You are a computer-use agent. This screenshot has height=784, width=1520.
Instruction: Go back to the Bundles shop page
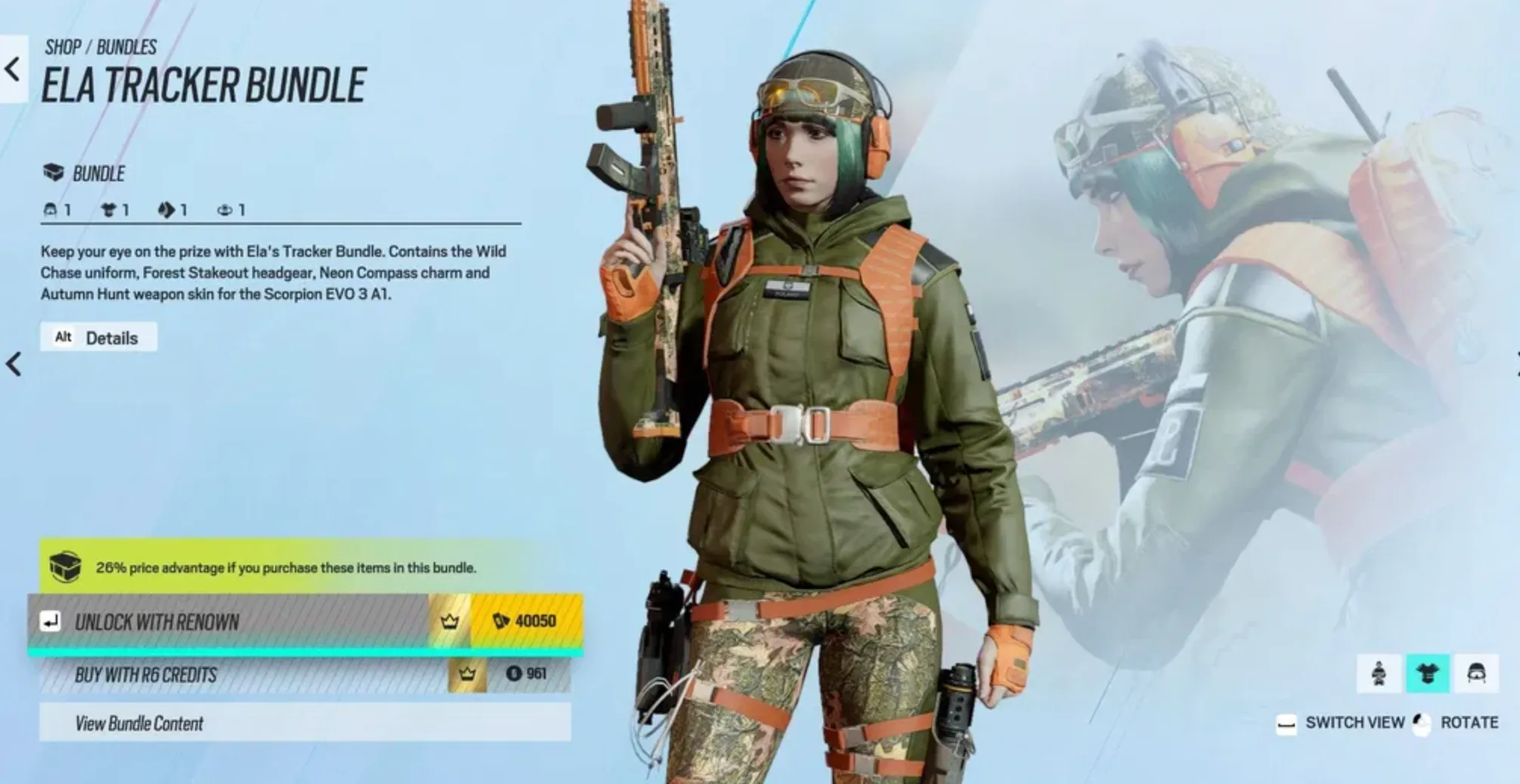coord(125,48)
